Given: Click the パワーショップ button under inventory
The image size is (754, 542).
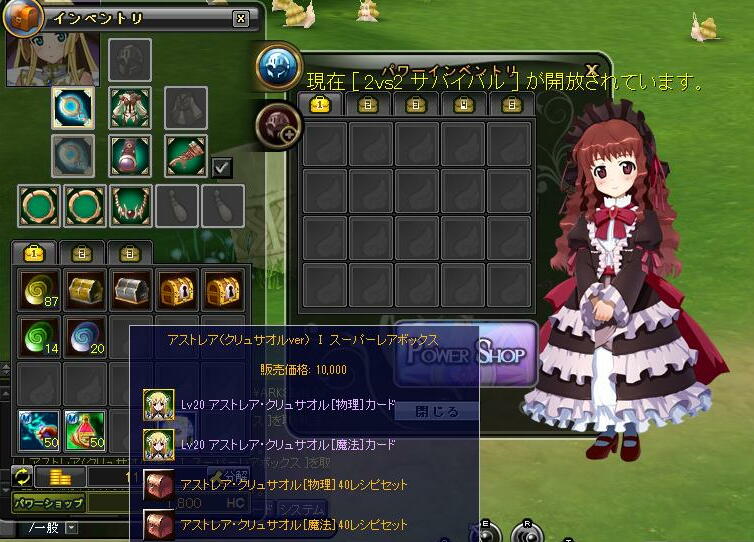Looking at the screenshot, I should pyautogui.click(x=48, y=504).
